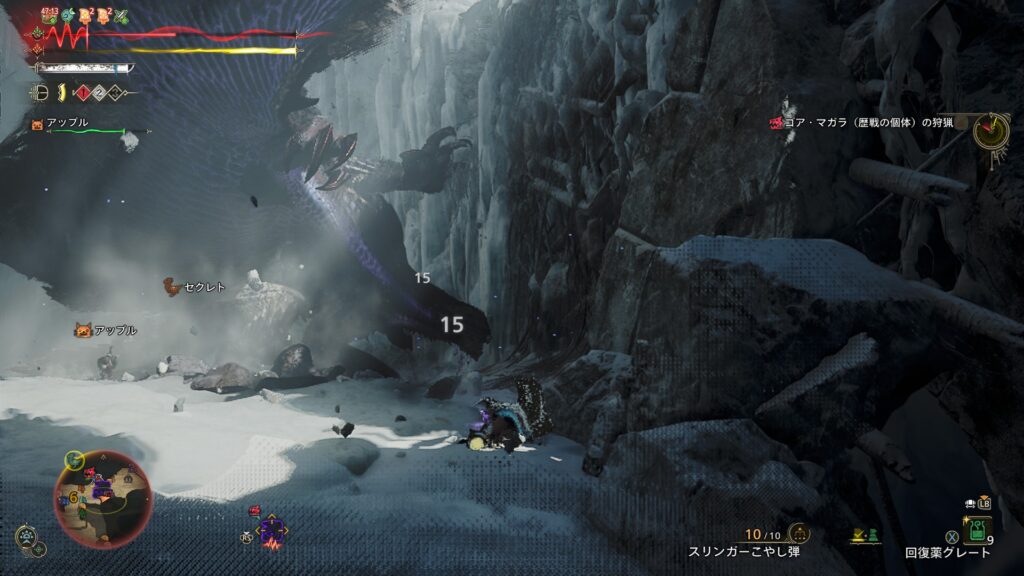The width and height of the screenshot is (1024, 576).
Task: Click the quest timer clock icon
Action: (x=991, y=130)
